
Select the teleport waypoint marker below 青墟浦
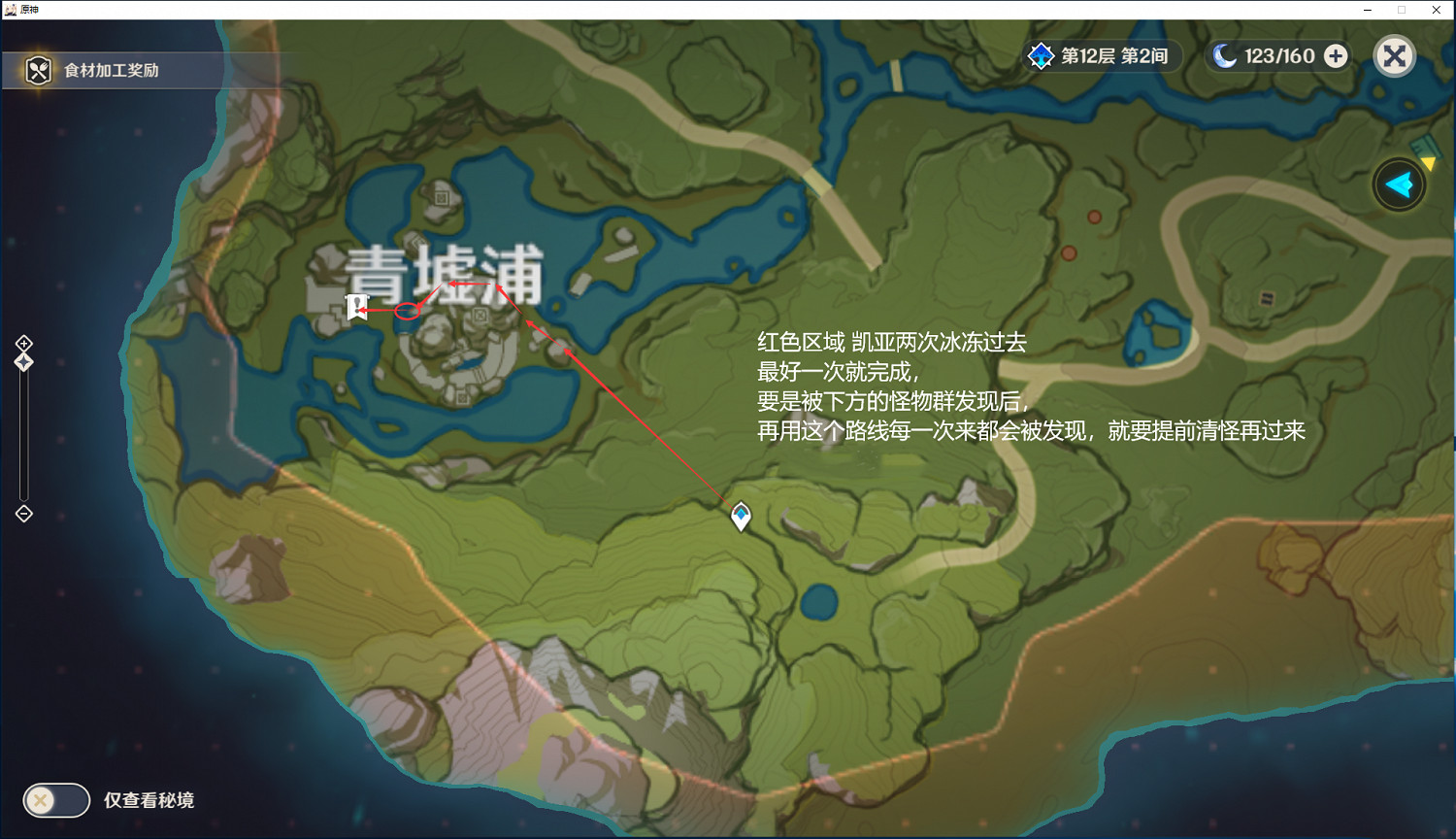[740, 518]
